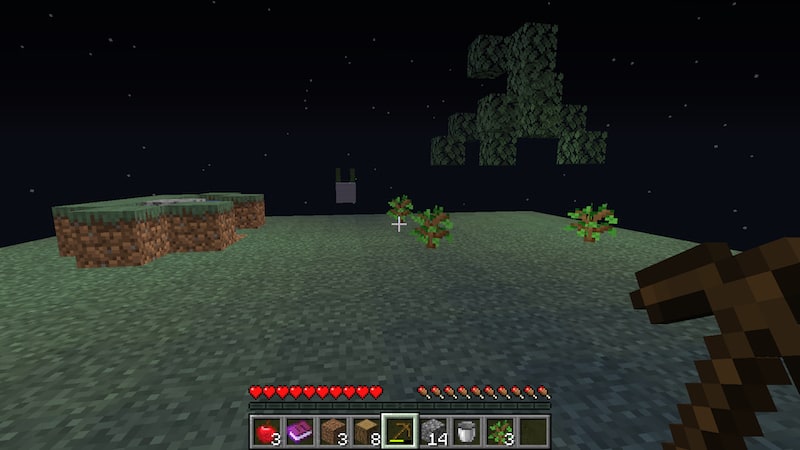Pick the sapling stack in hotbar
The width and height of the screenshot is (800, 450).
click(x=499, y=432)
